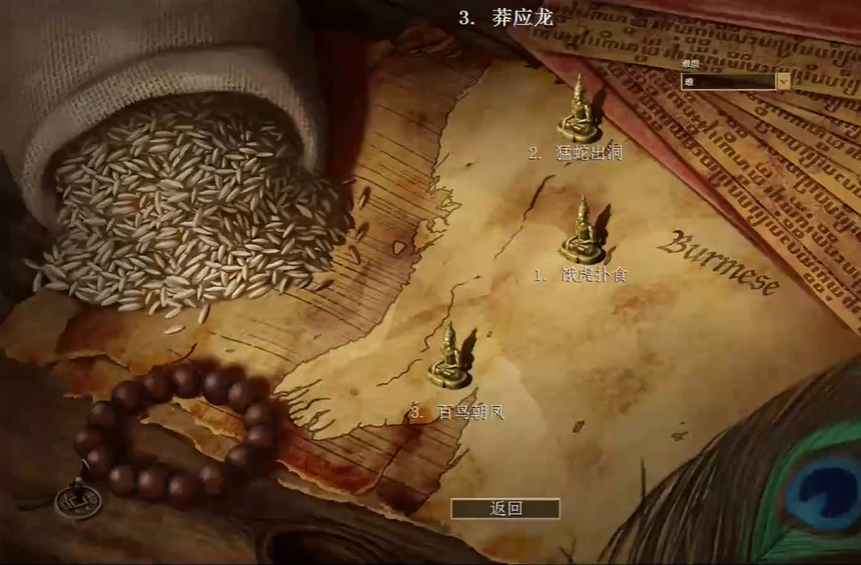Click the 返回 back button
861x565 pixels.
pyautogui.click(x=505, y=508)
